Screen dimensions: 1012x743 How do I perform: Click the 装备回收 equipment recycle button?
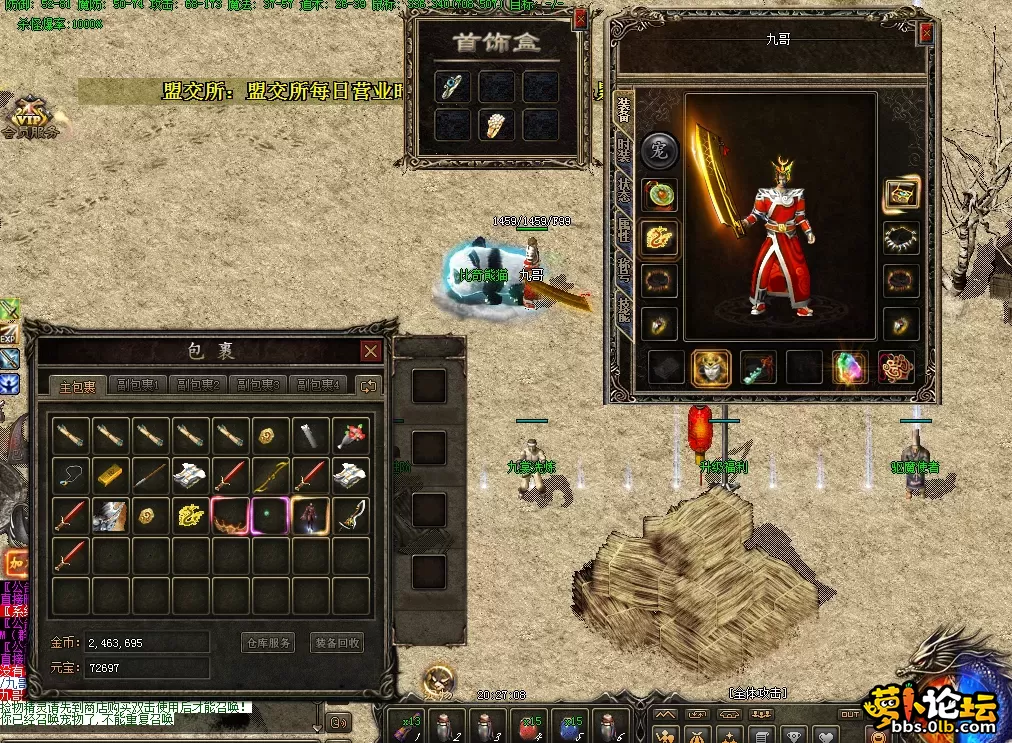[x=337, y=643]
